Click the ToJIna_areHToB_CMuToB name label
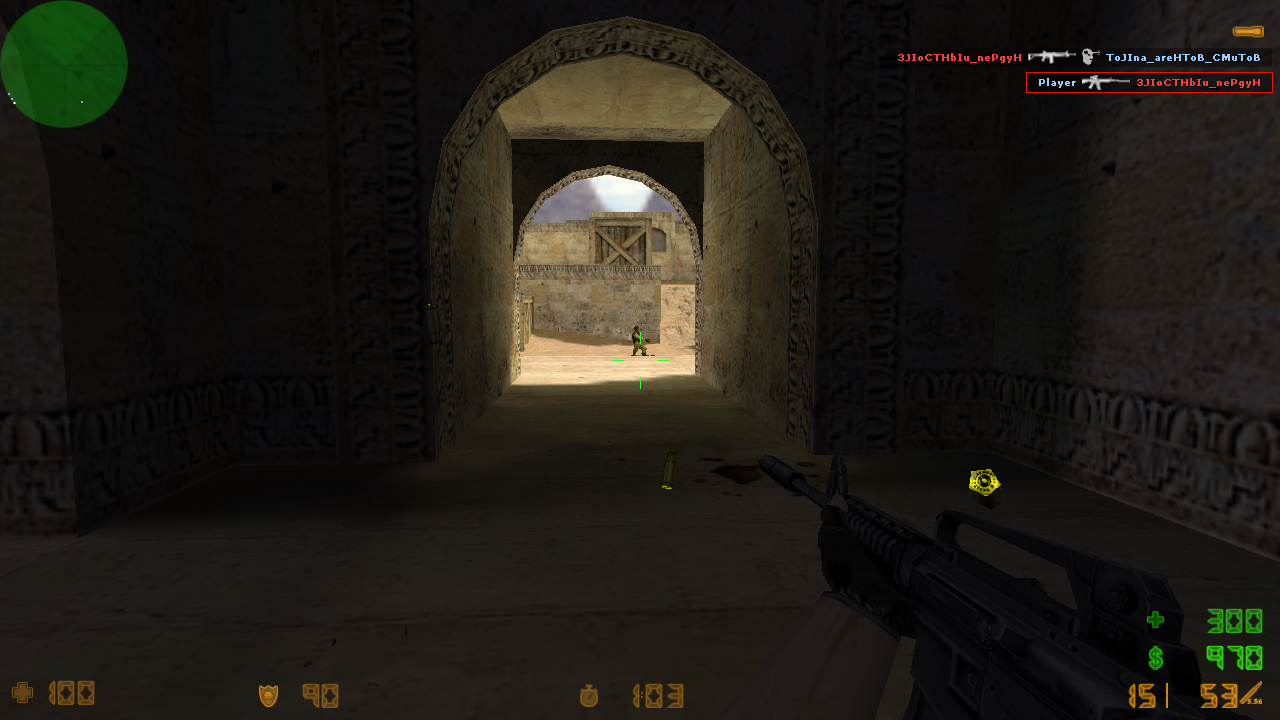The height and width of the screenshot is (720, 1280). [x=1183, y=57]
